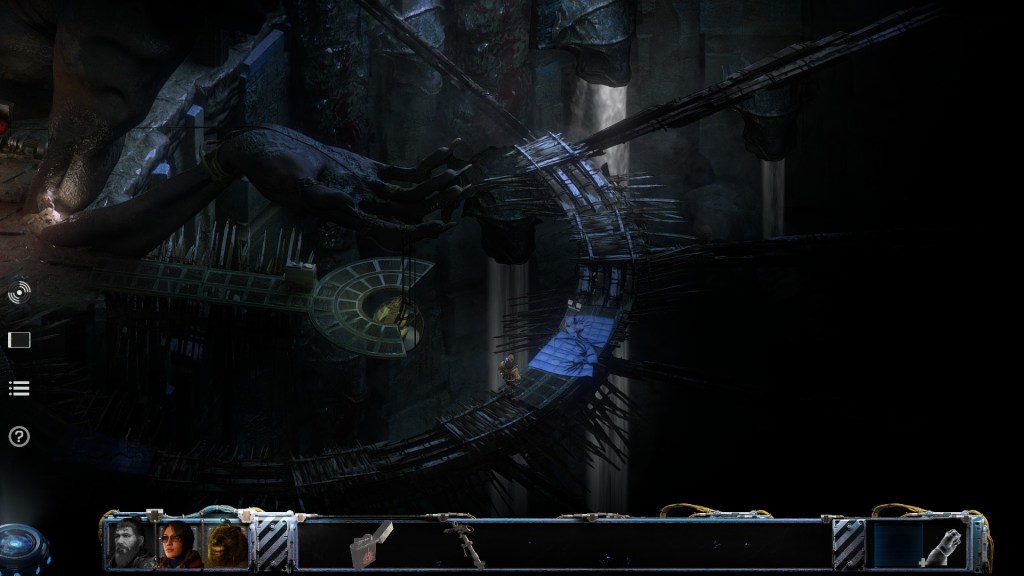1024x576 pixels.
Task: Show help with the question mark icon
Action: click(x=19, y=436)
